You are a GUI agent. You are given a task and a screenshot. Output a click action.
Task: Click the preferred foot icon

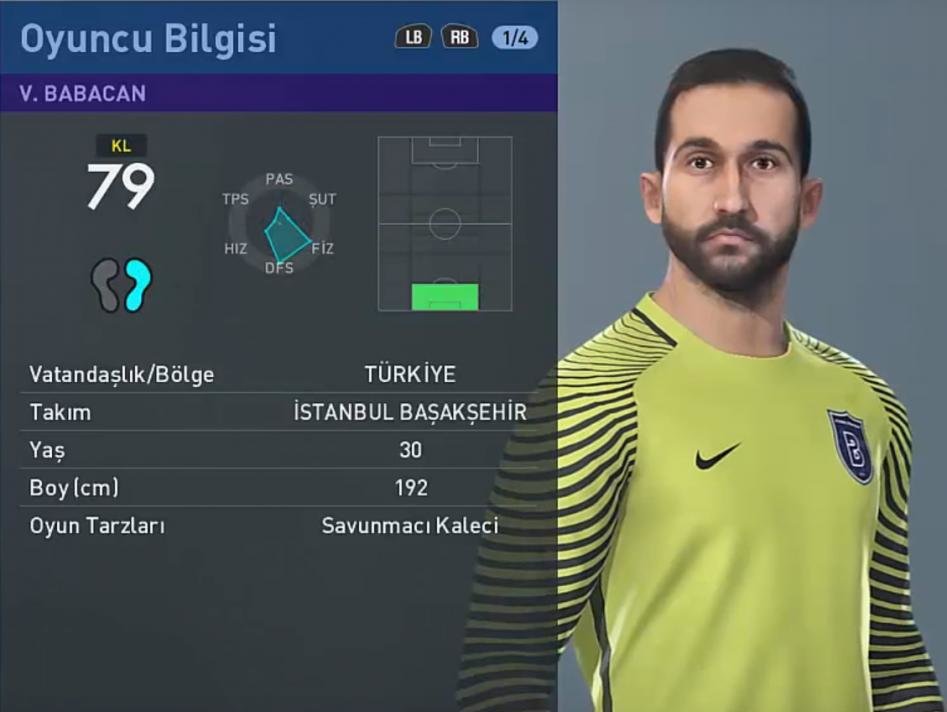click(x=121, y=285)
